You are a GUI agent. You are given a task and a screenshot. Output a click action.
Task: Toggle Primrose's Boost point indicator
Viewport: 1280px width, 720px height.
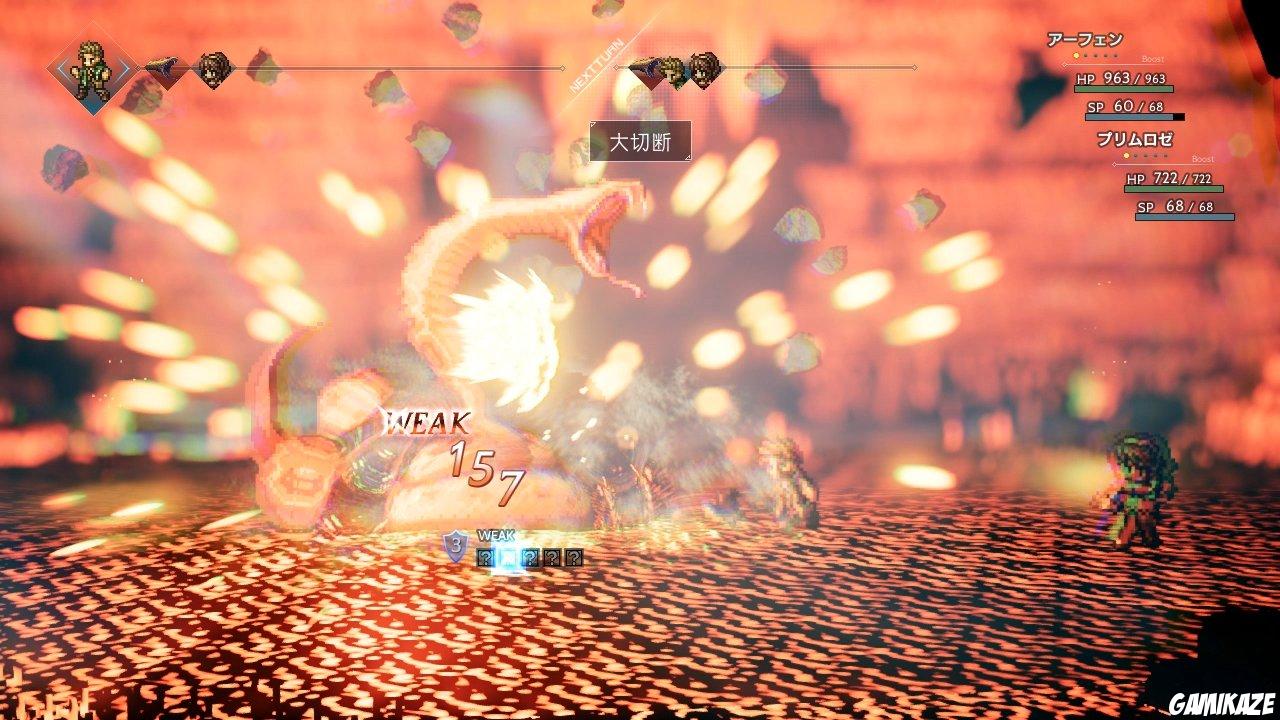(x=1126, y=156)
